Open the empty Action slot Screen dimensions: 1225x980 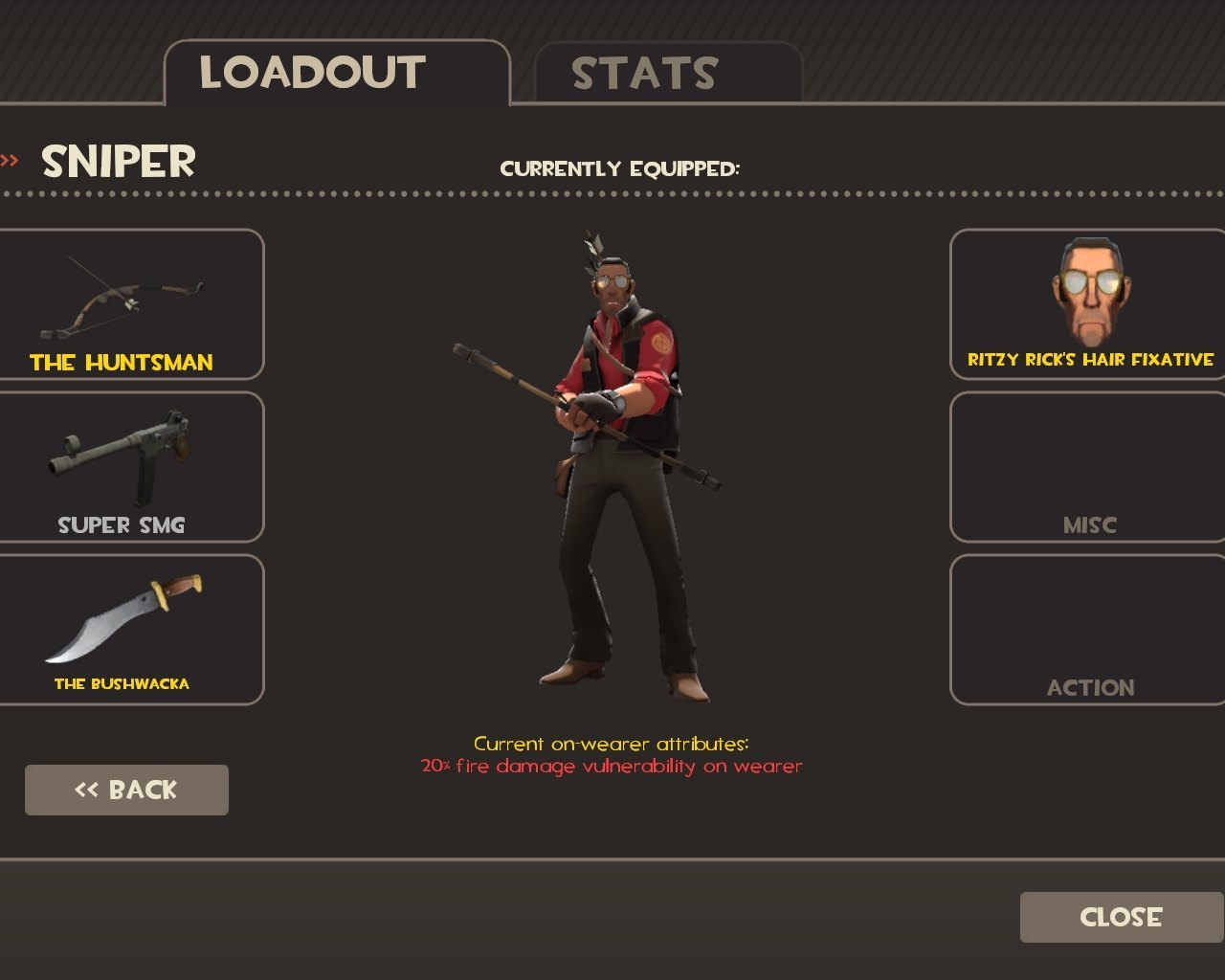tap(1088, 630)
